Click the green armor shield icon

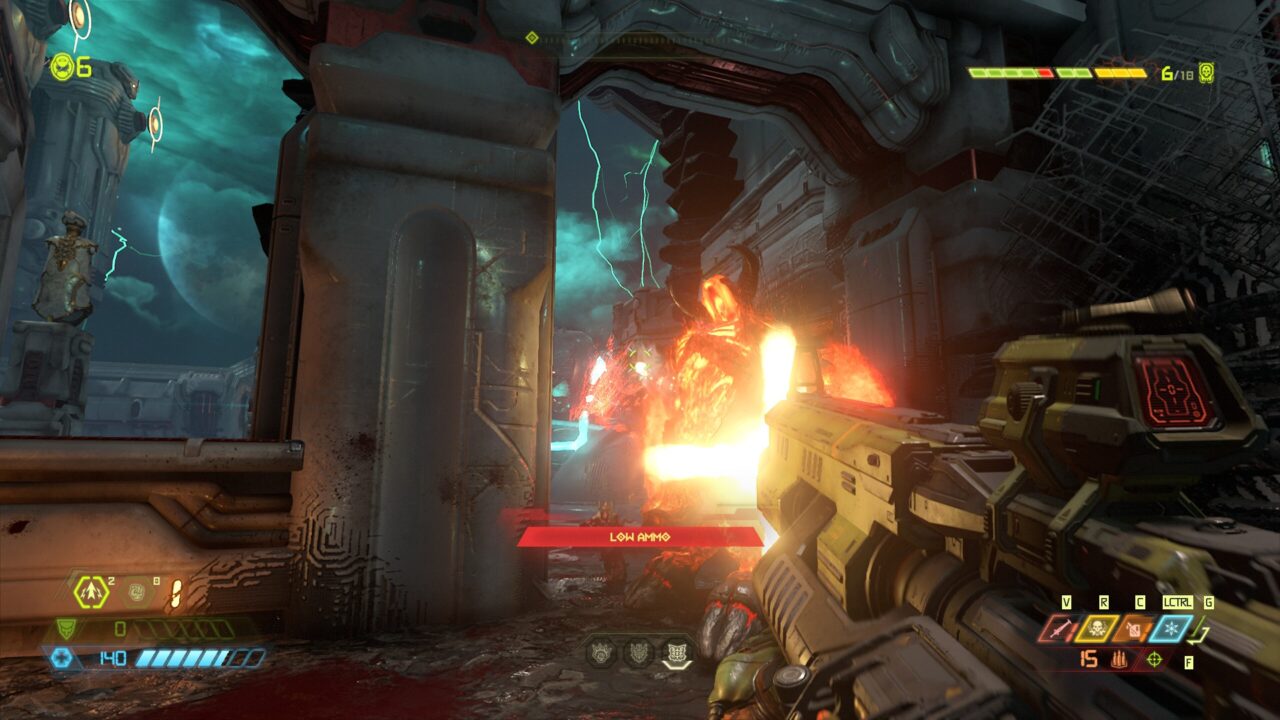[64, 628]
